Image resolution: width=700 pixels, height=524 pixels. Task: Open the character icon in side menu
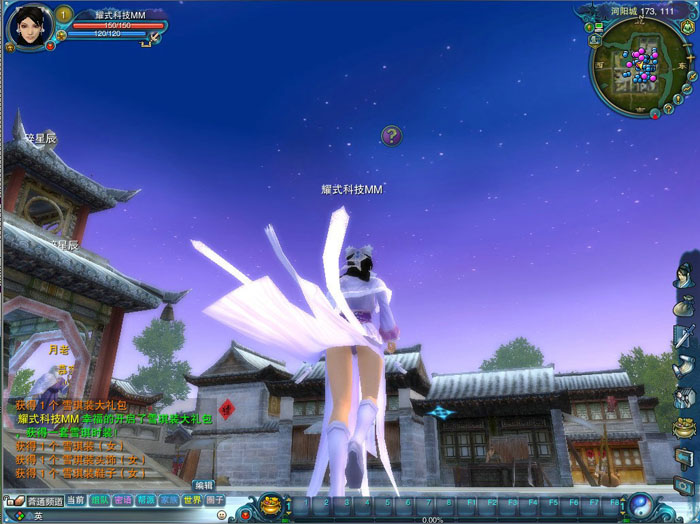[x=684, y=276]
